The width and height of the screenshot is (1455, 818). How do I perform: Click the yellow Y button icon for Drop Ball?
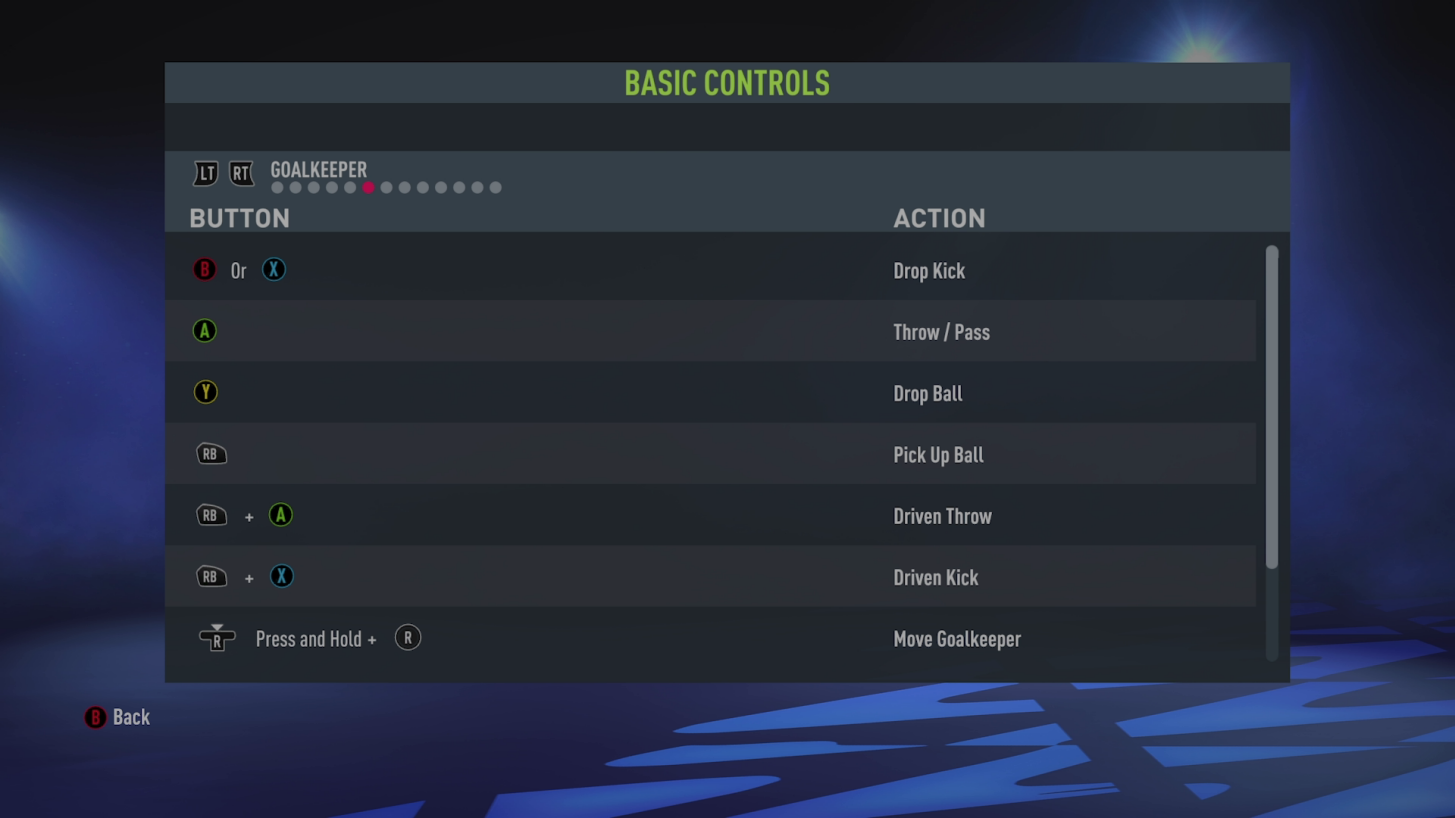205,392
